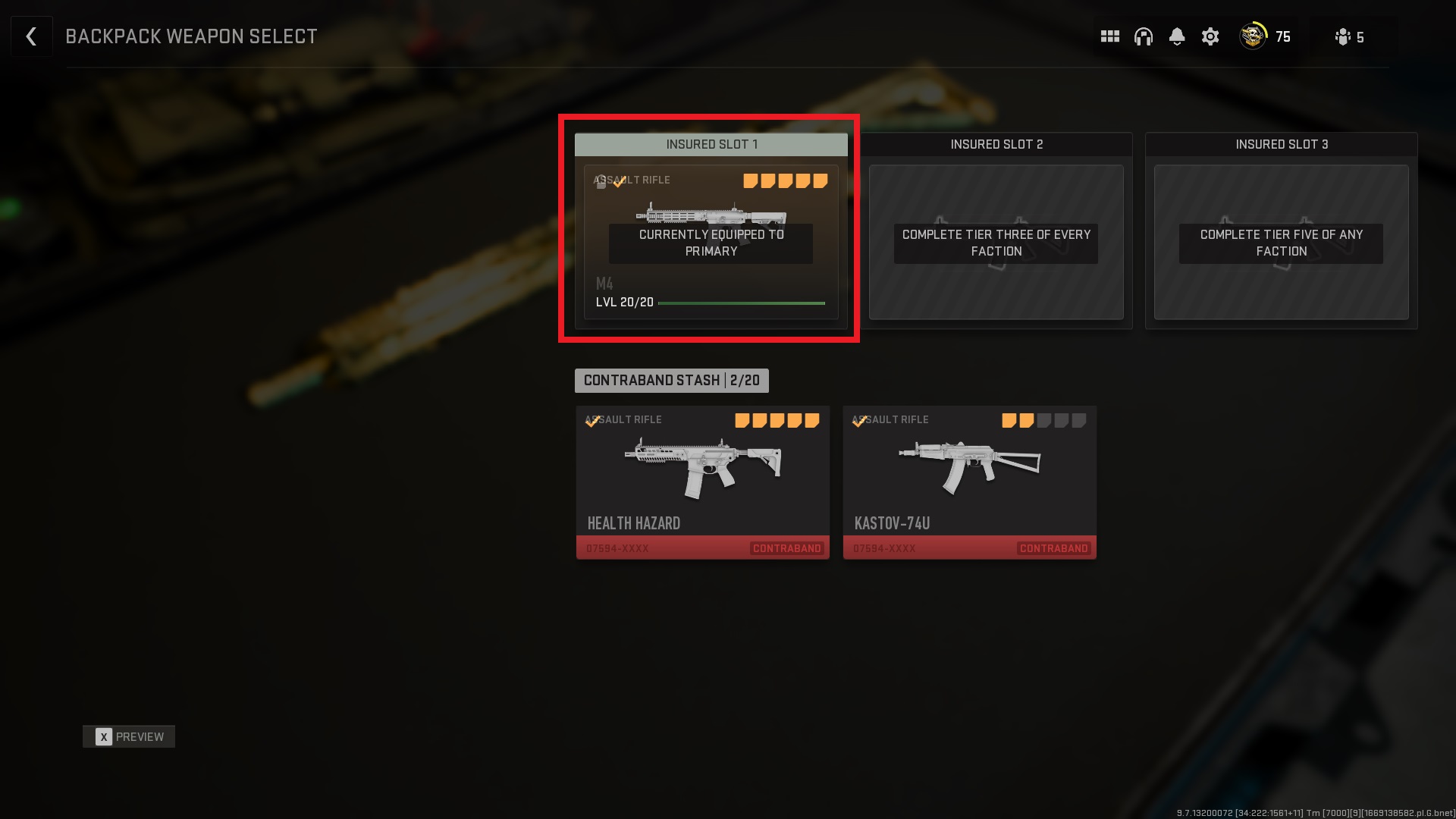This screenshot has height=819, width=1456.
Task: Toggle the checkmark on the Health Hazard card
Action: coord(591,422)
